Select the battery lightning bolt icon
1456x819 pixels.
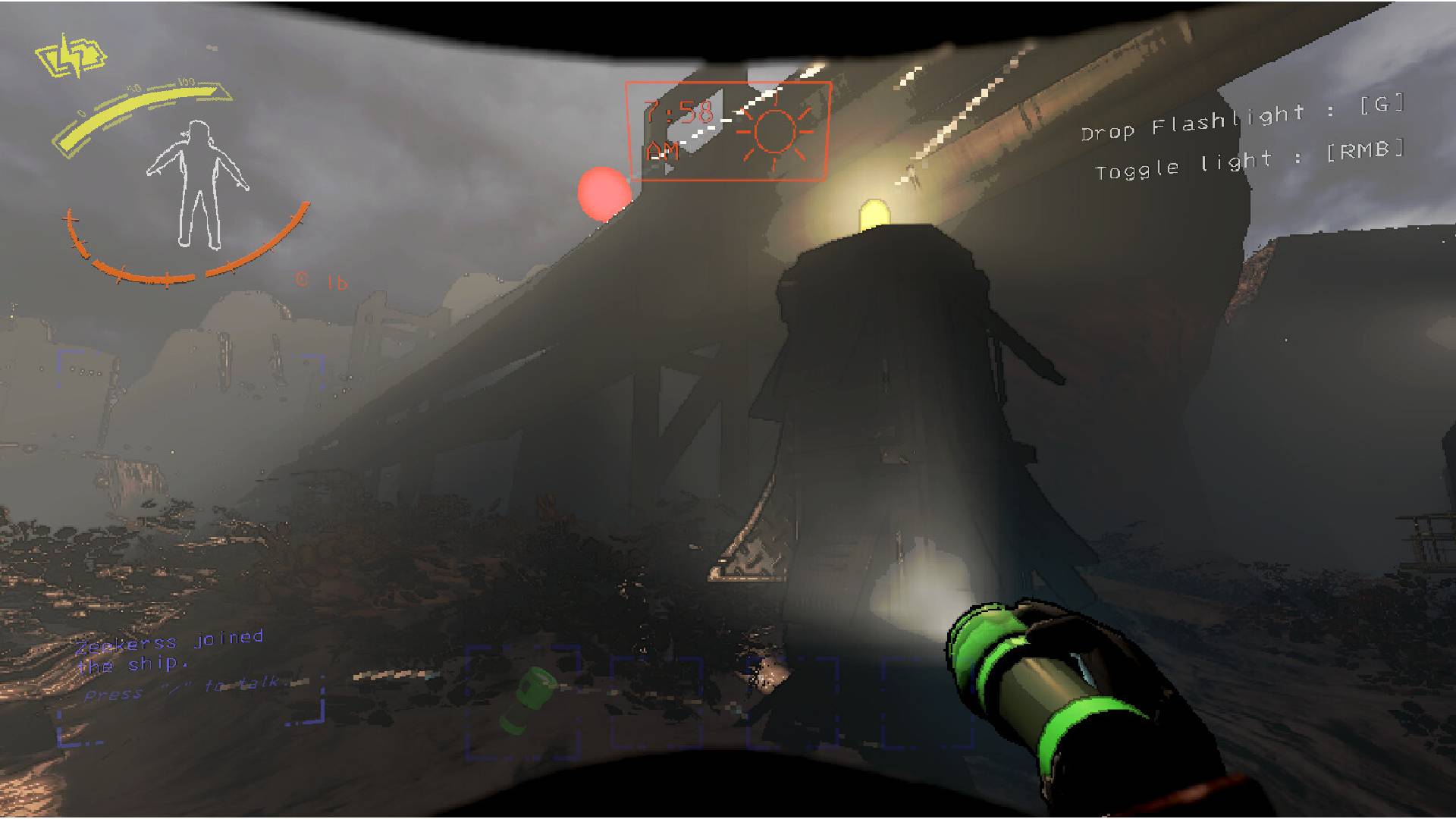tap(72, 55)
